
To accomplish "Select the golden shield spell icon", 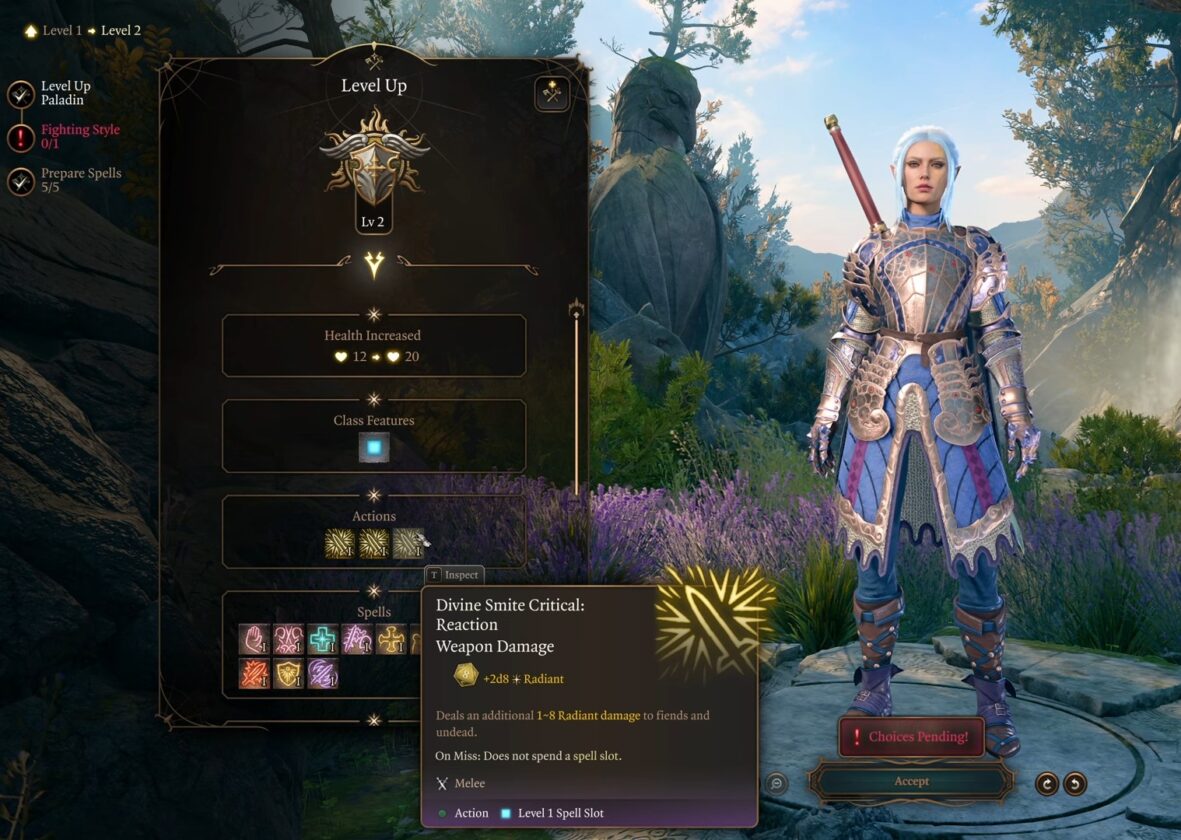I will click(x=288, y=673).
